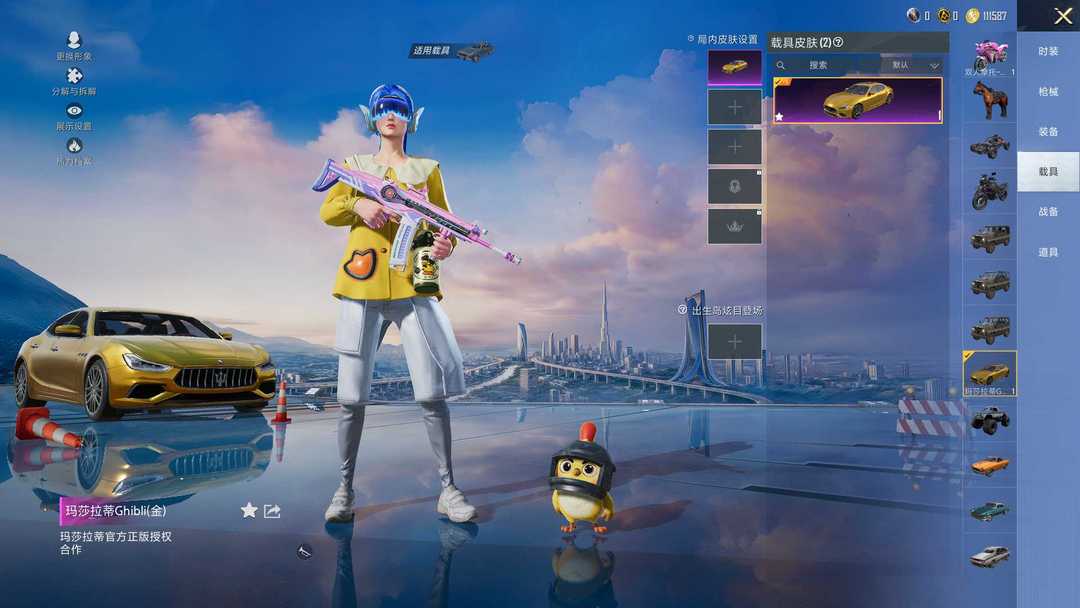Select the 装备 (equipment) tab
The width and height of the screenshot is (1080, 608).
[x=1048, y=131]
